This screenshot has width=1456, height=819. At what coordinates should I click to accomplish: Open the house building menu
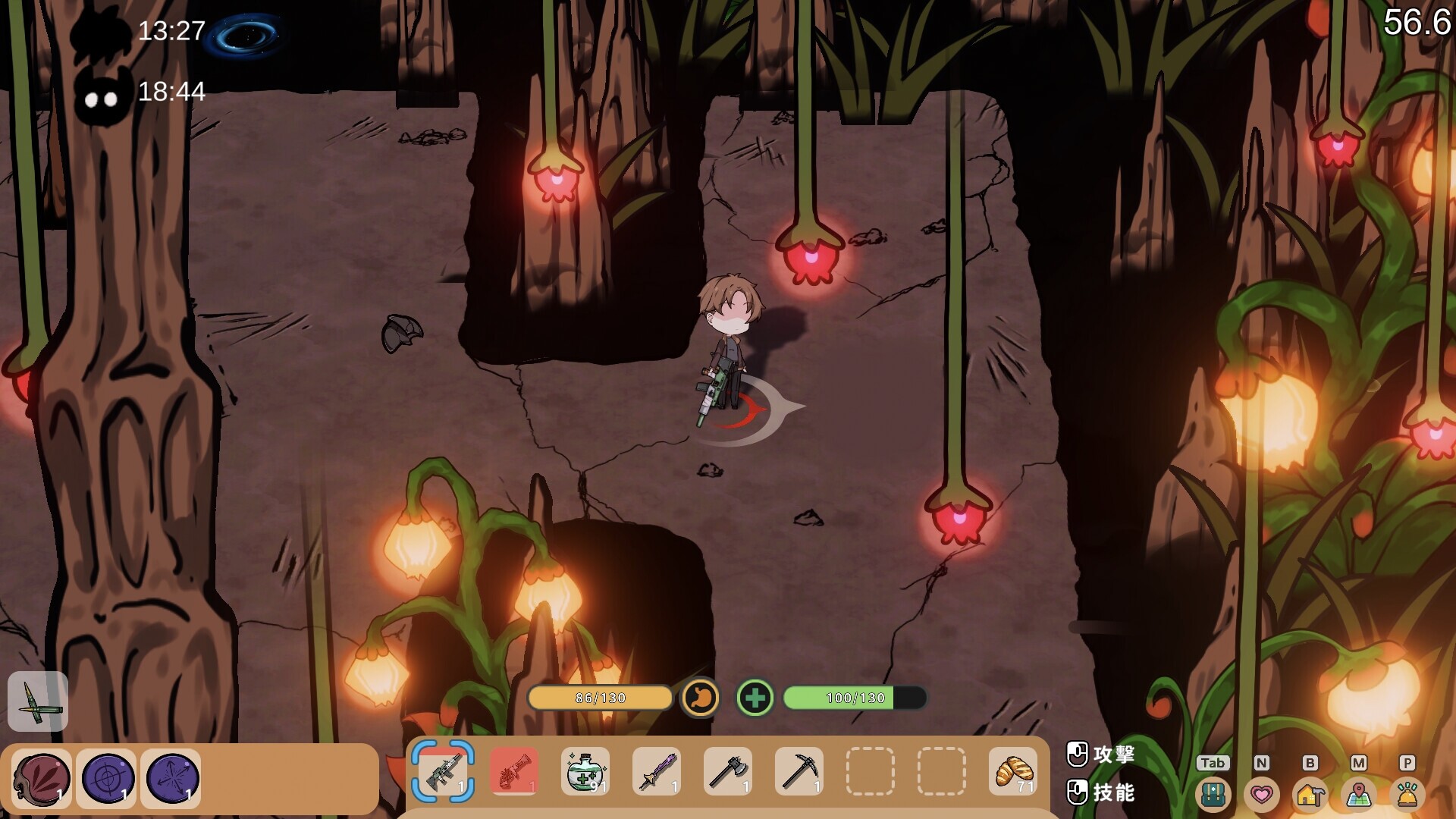click(1310, 794)
